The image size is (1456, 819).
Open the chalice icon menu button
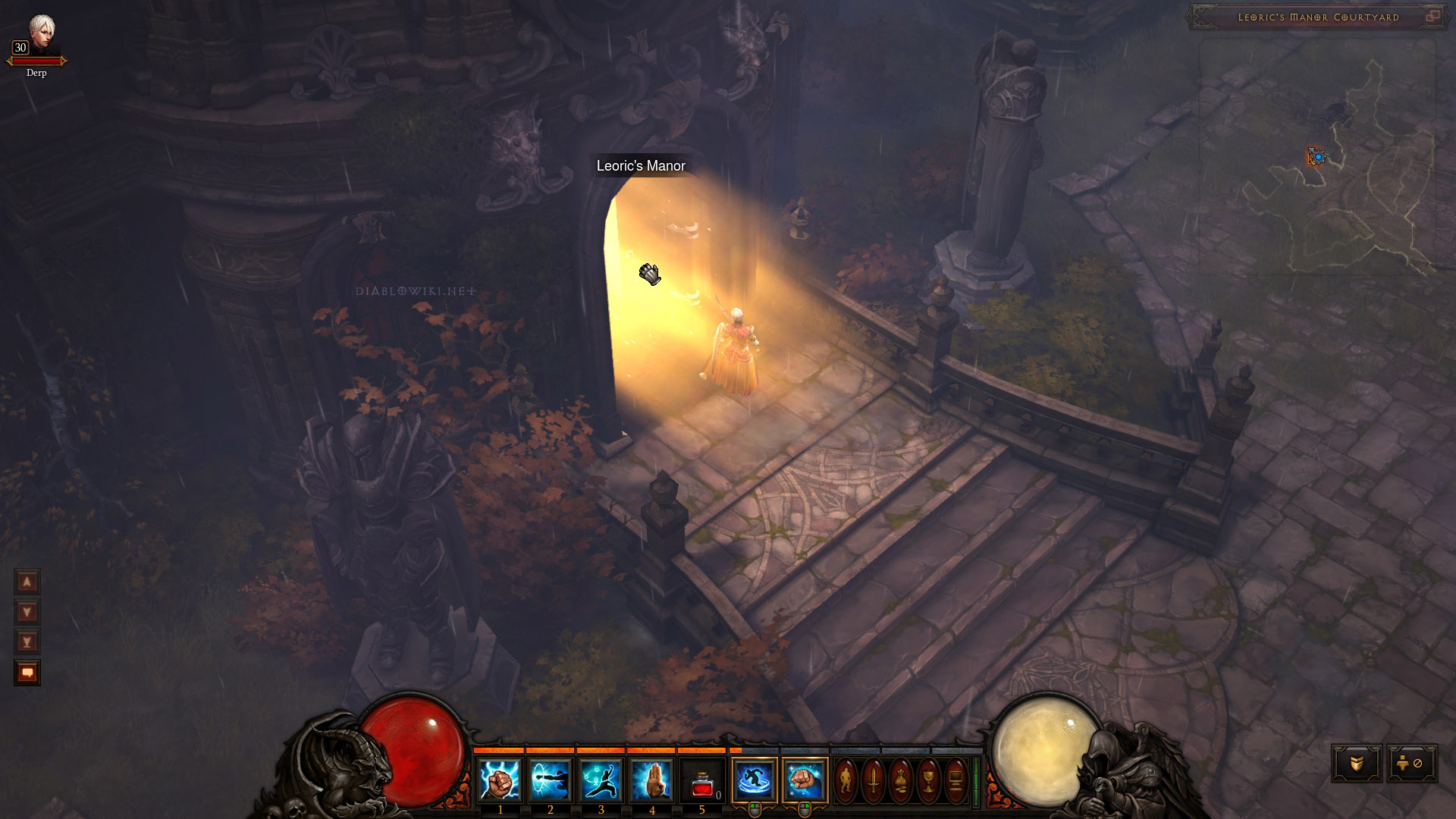pos(928,780)
